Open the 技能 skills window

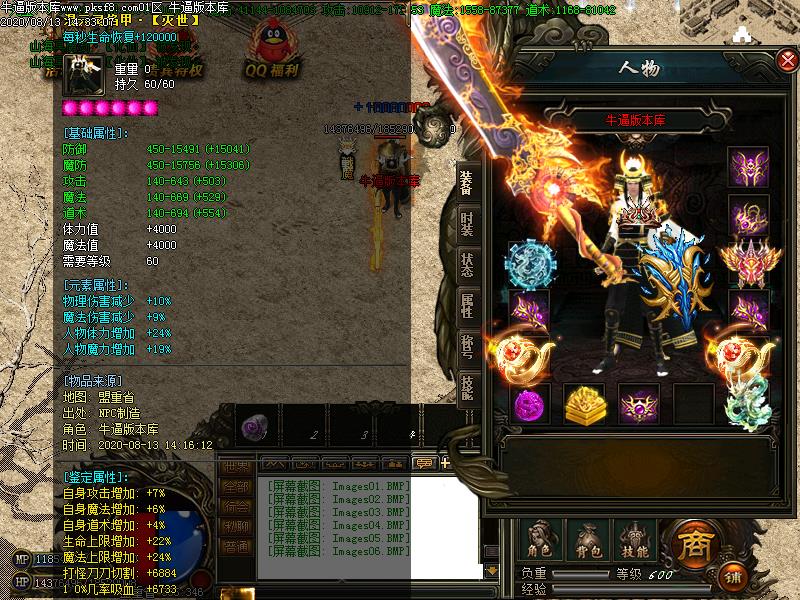633,540
